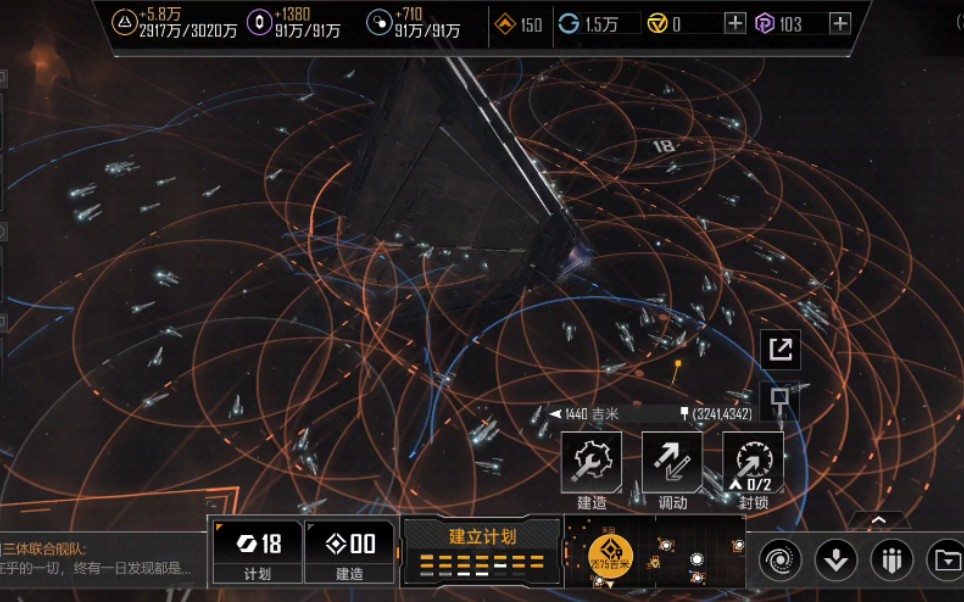
Task: Open the 计划 plans panel showing 18
Action: point(257,551)
